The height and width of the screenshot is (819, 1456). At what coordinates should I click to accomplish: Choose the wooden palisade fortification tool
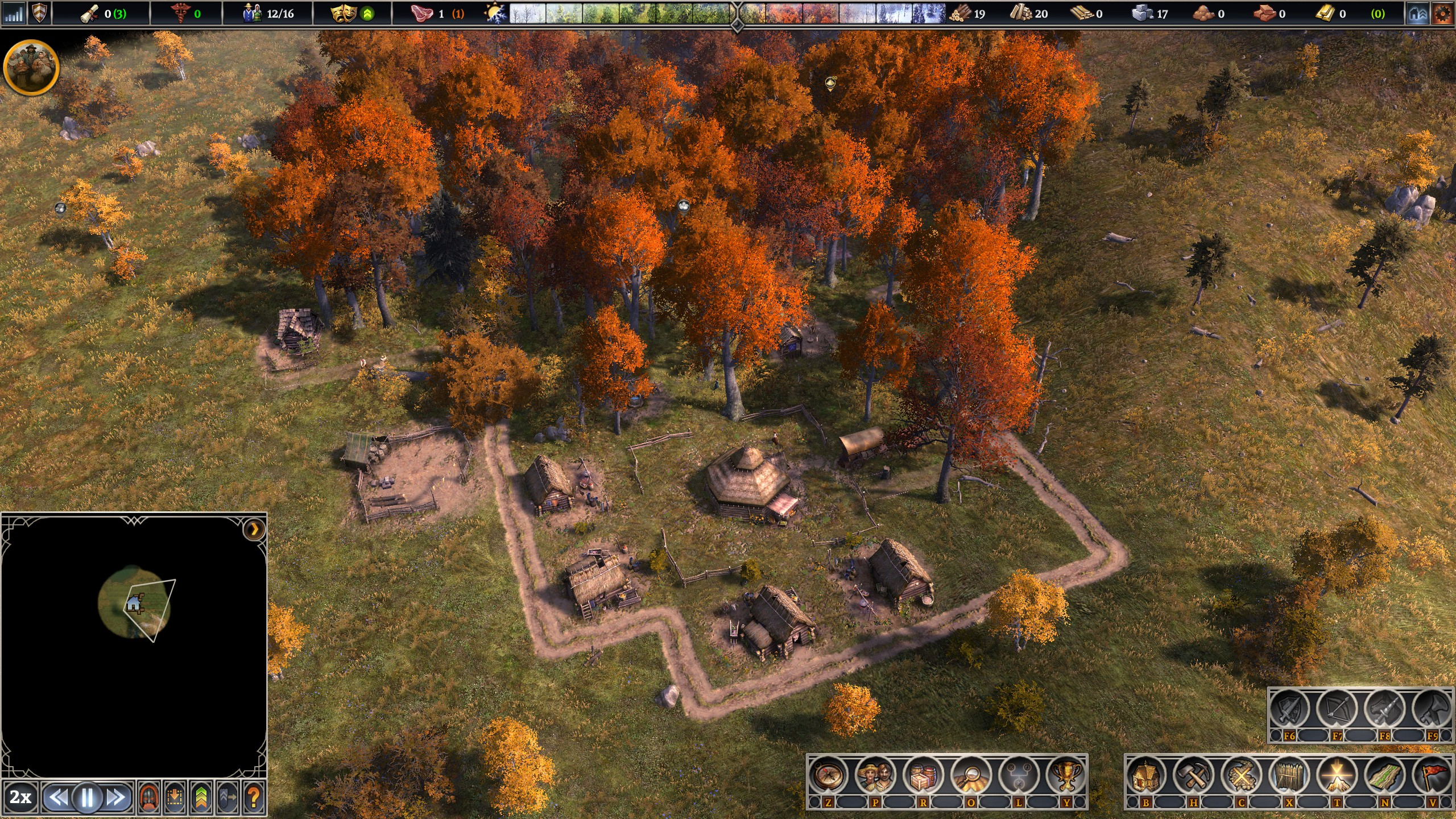point(1289,776)
